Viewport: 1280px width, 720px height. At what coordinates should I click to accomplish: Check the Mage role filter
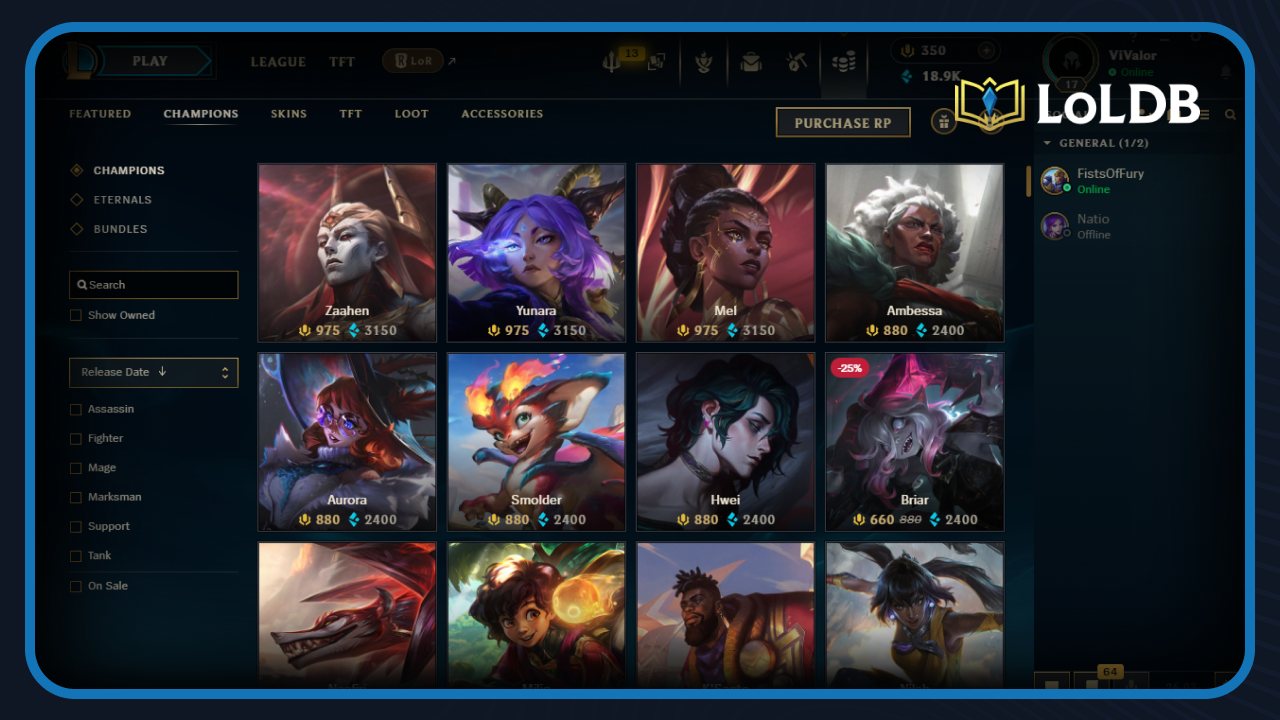point(76,467)
